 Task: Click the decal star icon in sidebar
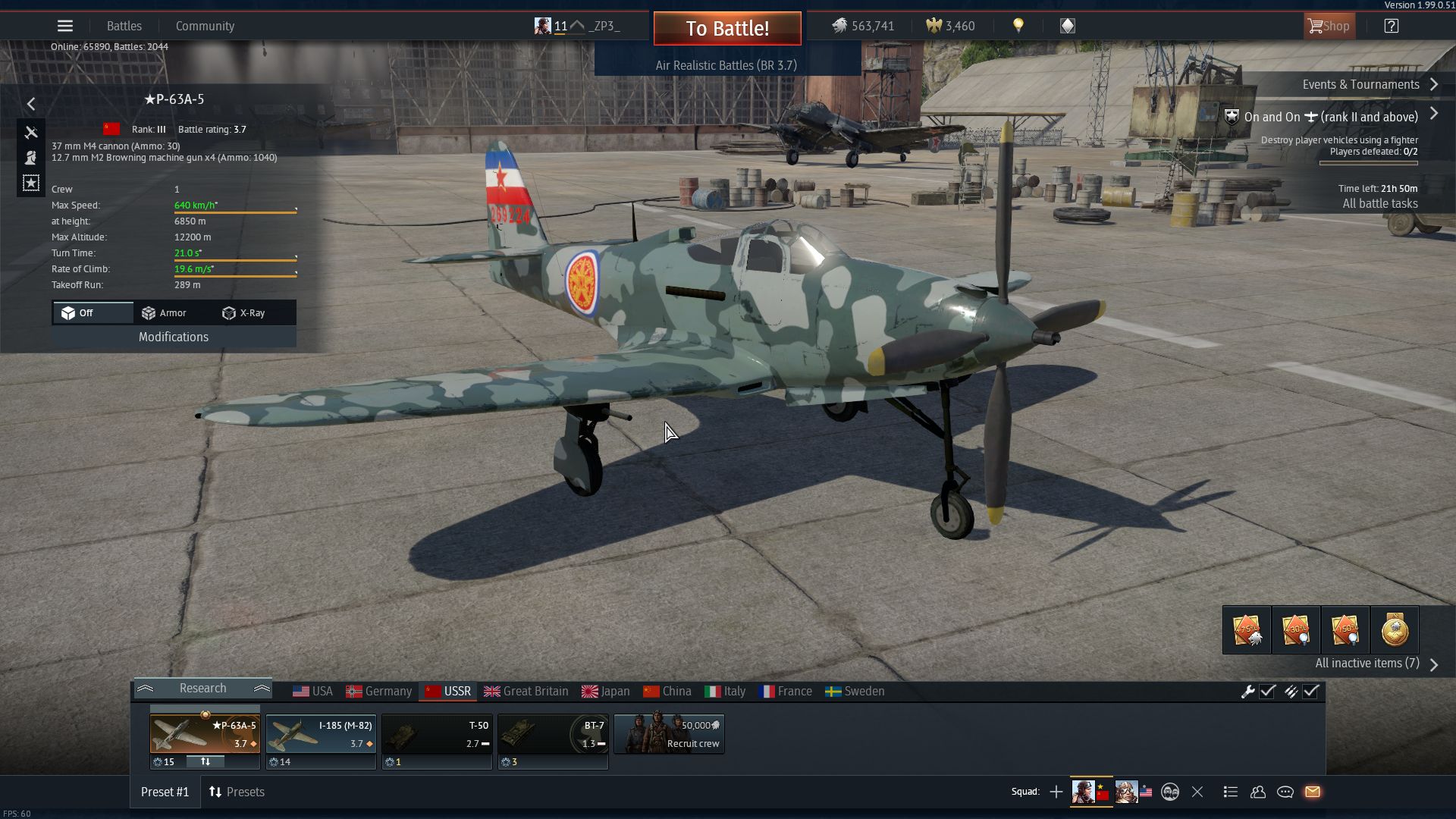31,182
